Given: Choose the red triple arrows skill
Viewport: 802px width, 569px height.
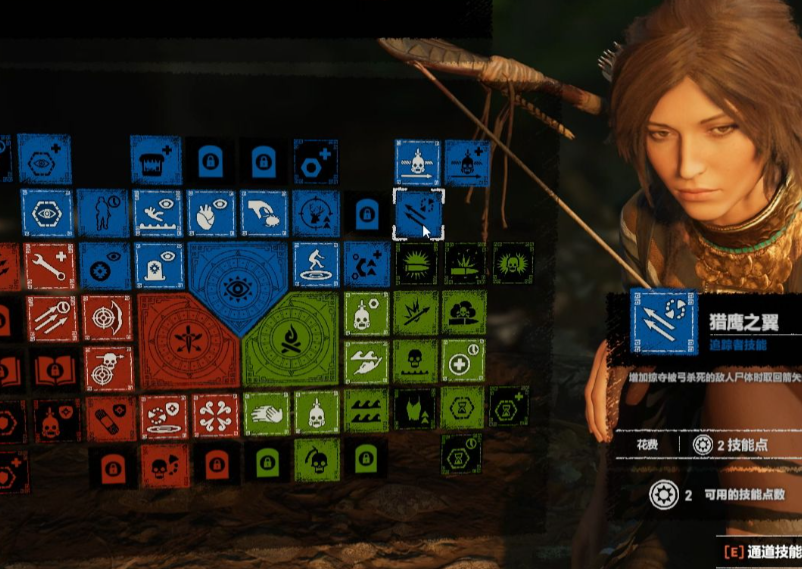Looking at the screenshot, I should [51, 317].
